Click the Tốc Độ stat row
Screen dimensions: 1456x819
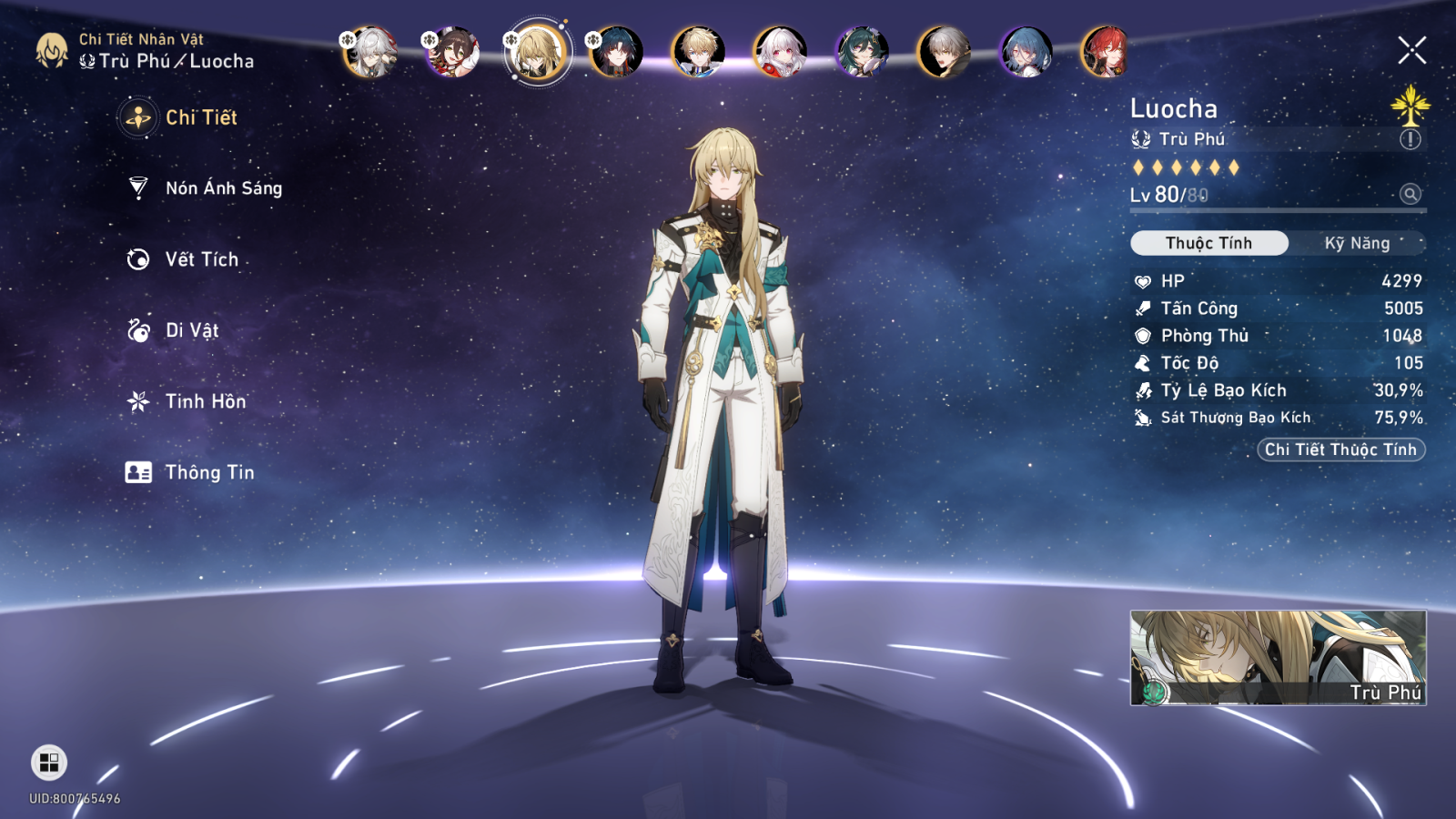[1274, 362]
